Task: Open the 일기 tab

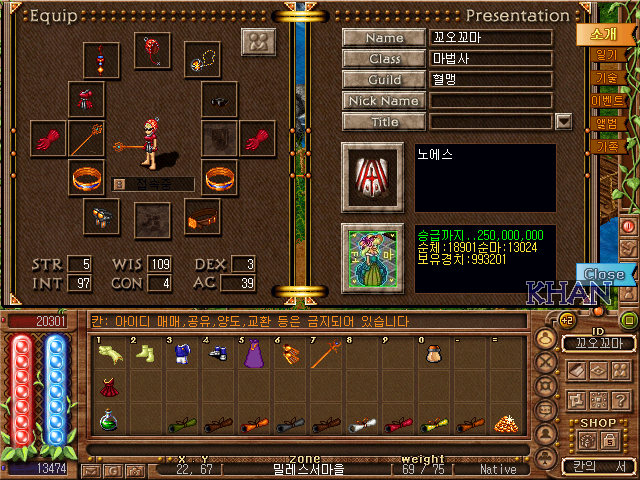Action: coord(604,54)
